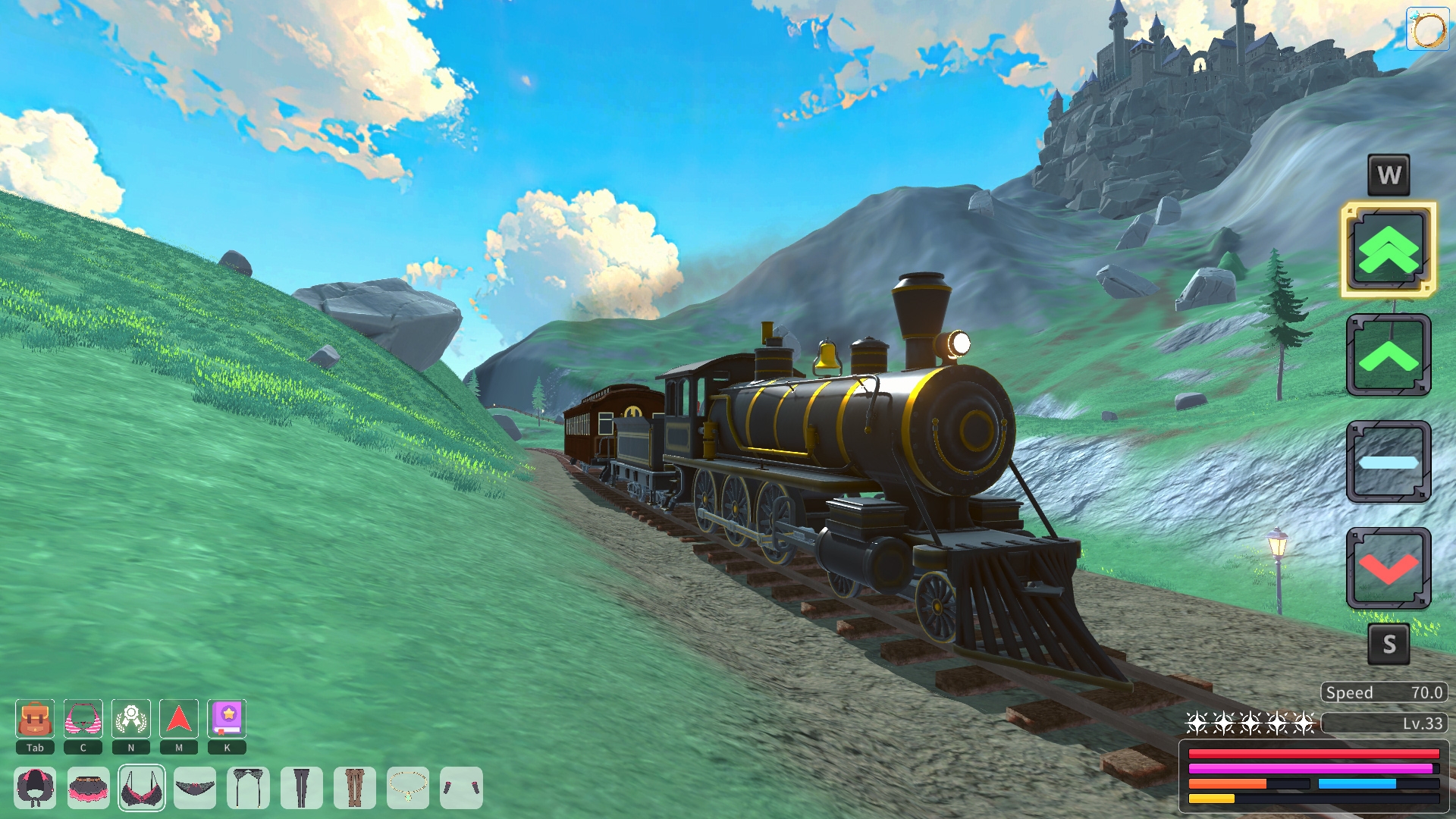Select the black lace bra slot
Viewport: 1456px width, 819px height.
[x=142, y=788]
